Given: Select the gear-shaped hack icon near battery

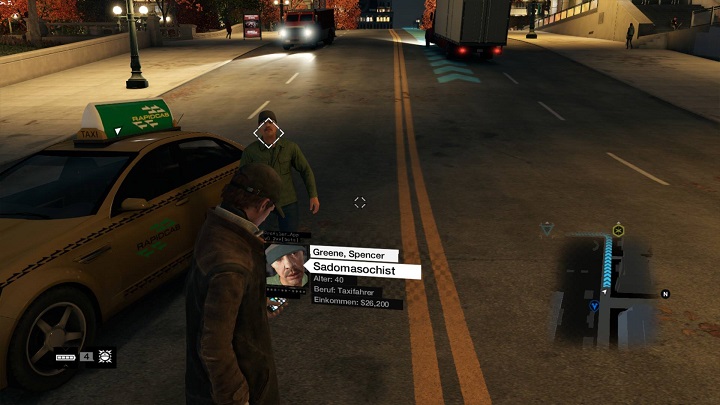Looking at the screenshot, I should pyautogui.click(x=106, y=356).
